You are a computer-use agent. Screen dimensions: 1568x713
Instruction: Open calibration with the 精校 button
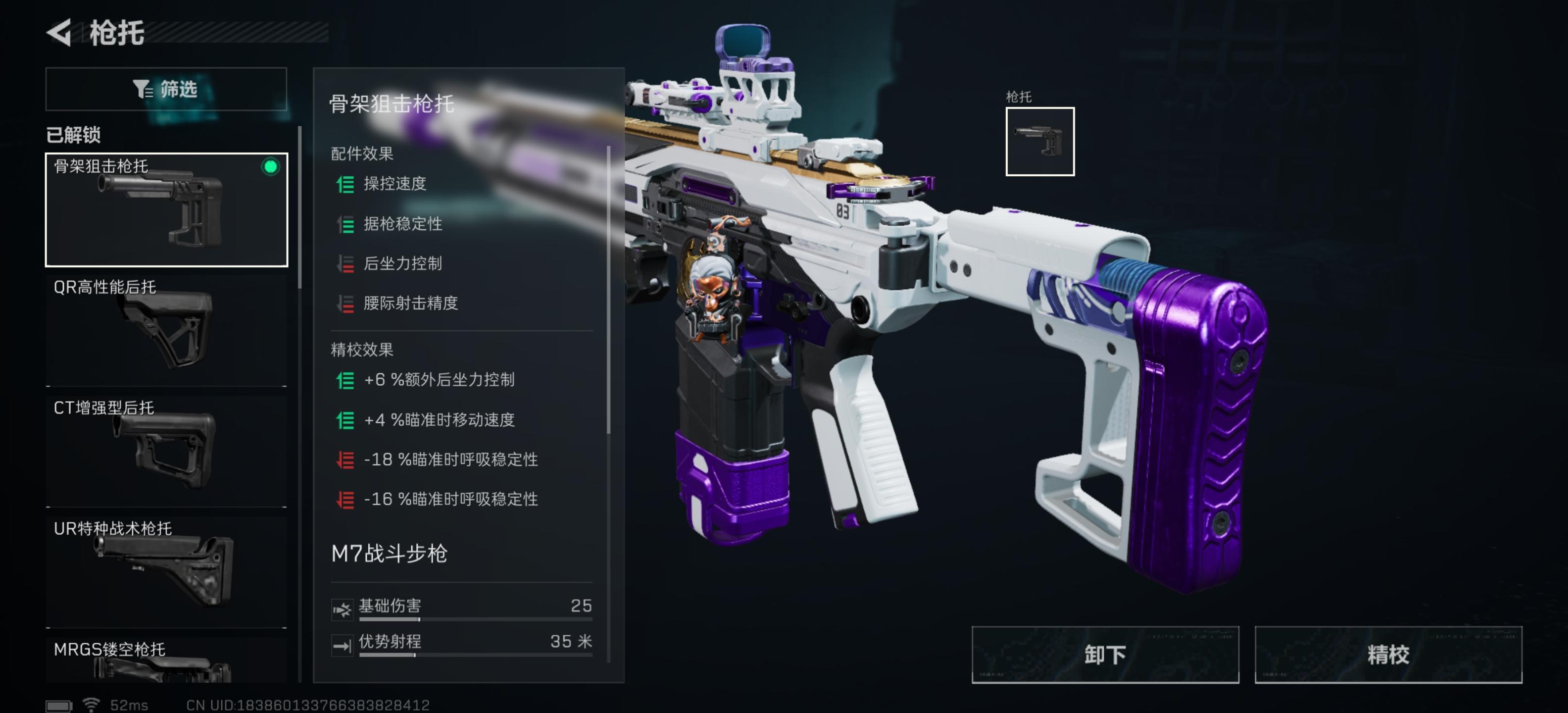point(1388,654)
